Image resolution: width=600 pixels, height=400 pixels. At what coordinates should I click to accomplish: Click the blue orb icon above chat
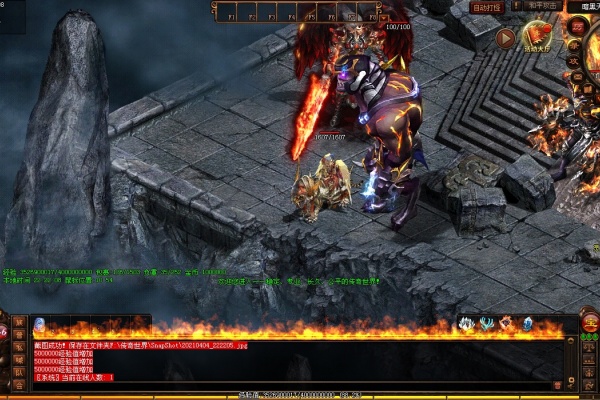(39, 324)
